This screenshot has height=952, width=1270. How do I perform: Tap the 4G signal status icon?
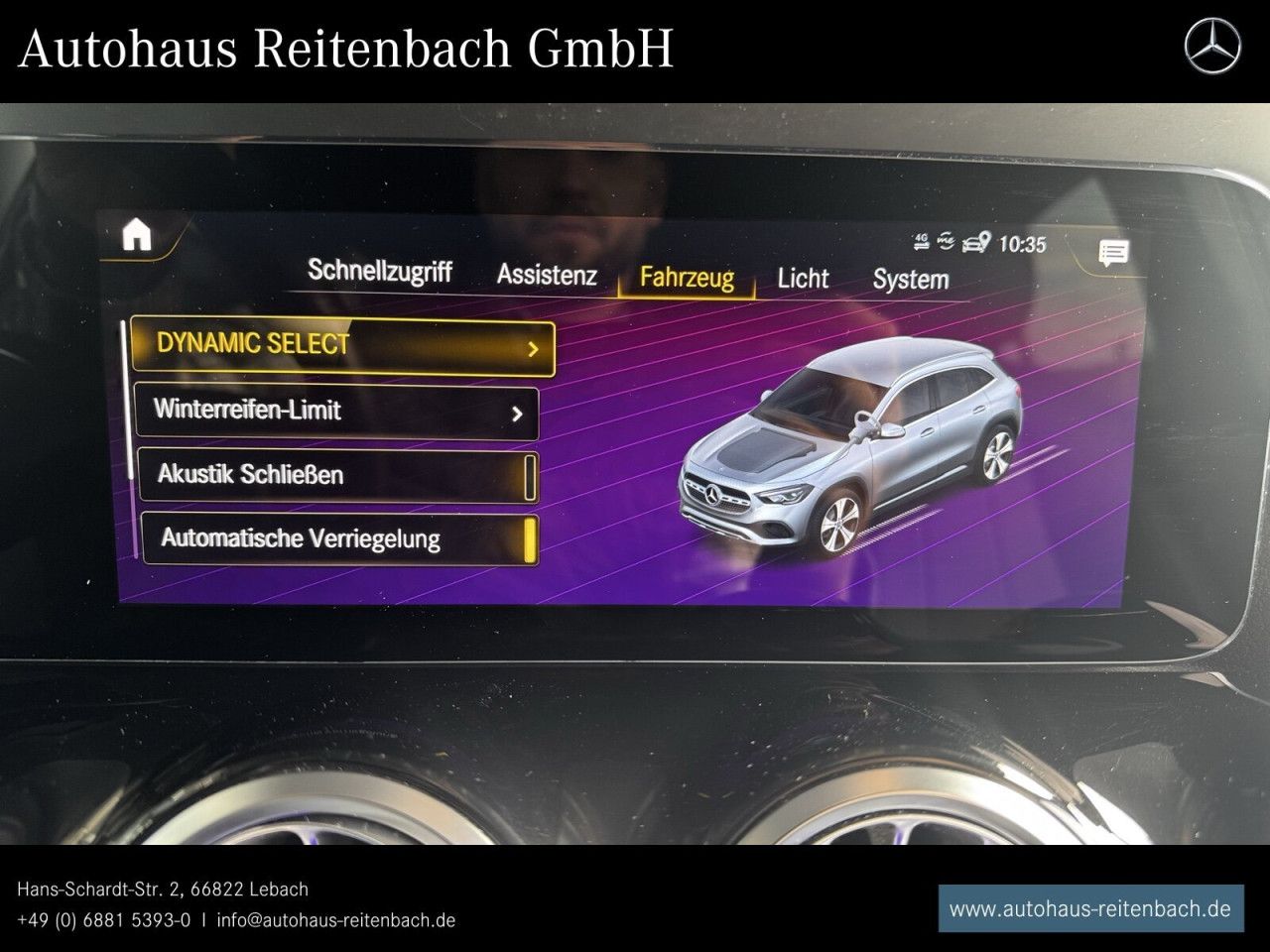tap(921, 240)
